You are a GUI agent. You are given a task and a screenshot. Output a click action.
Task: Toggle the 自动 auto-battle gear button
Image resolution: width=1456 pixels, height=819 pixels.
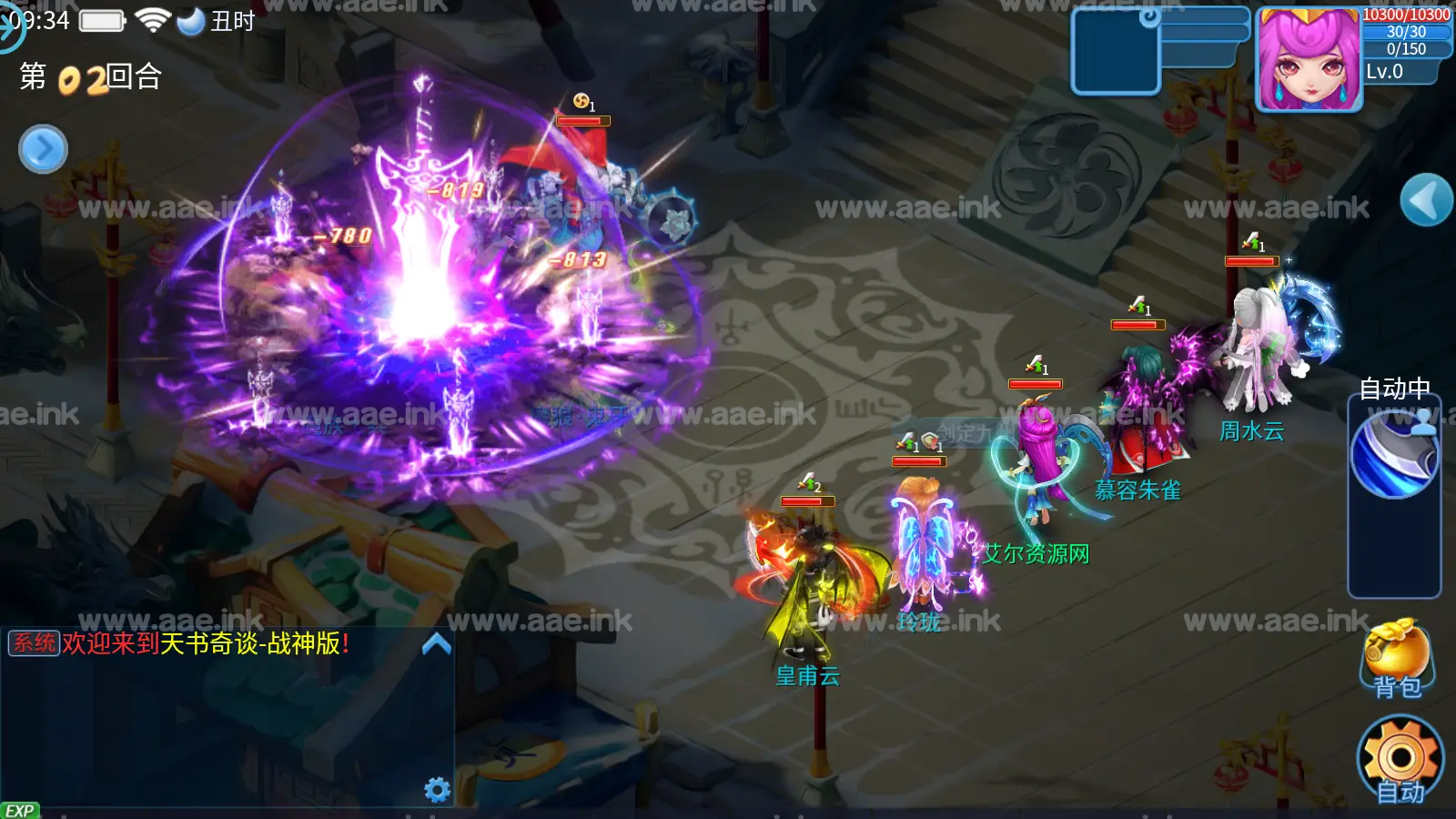1400,761
